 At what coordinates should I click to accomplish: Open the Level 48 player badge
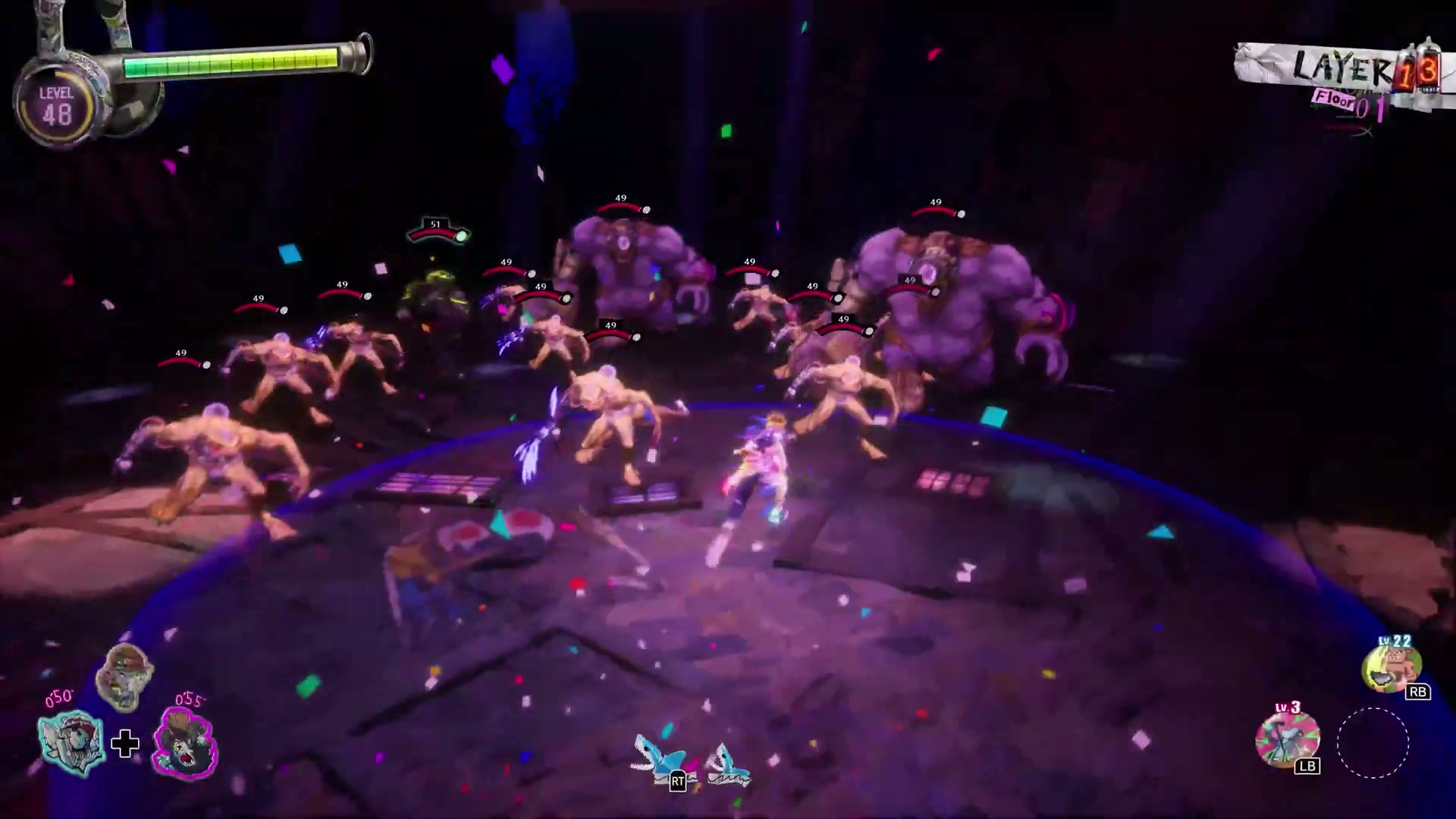click(x=57, y=106)
